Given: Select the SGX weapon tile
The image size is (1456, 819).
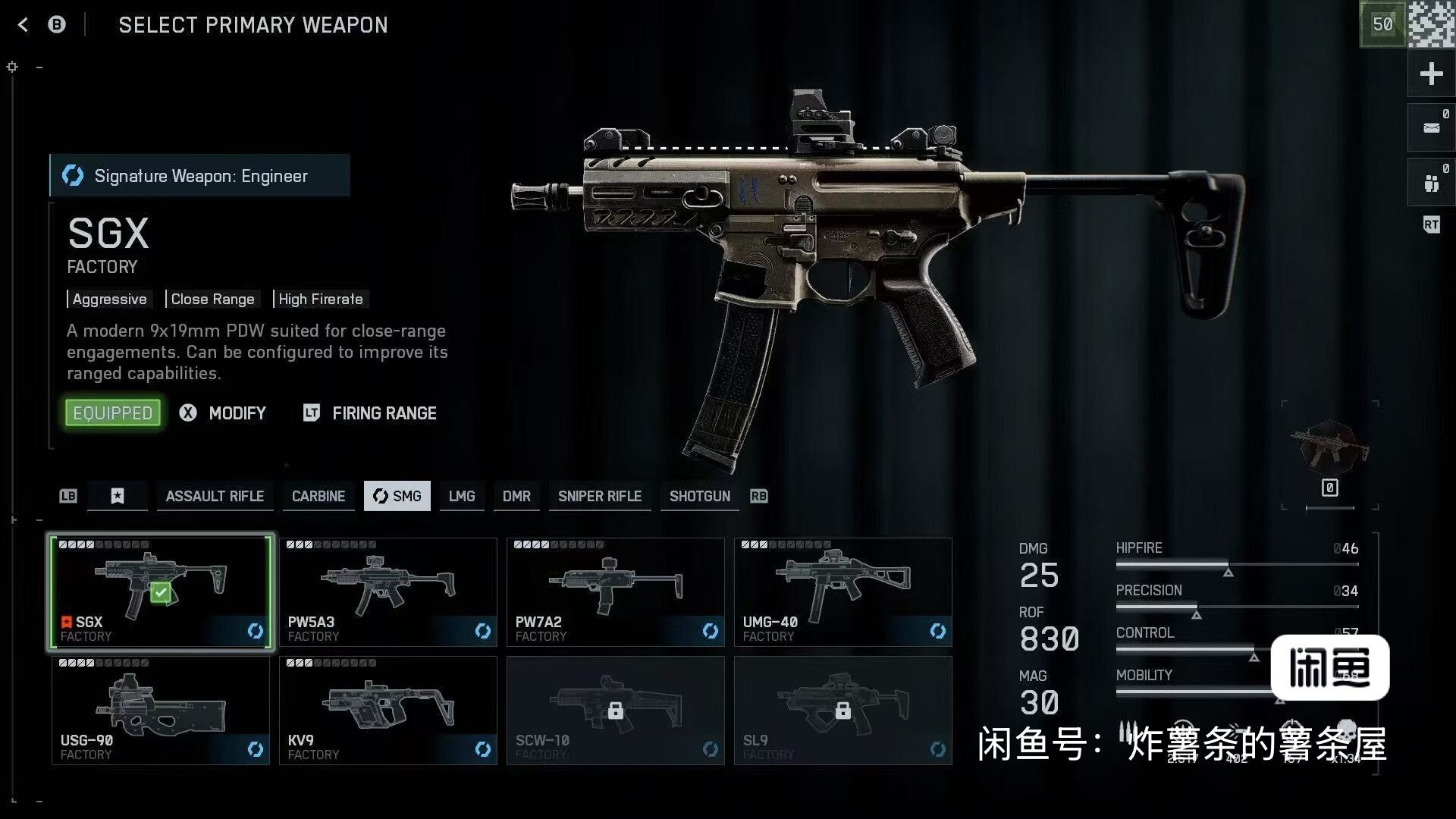Looking at the screenshot, I should (161, 592).
